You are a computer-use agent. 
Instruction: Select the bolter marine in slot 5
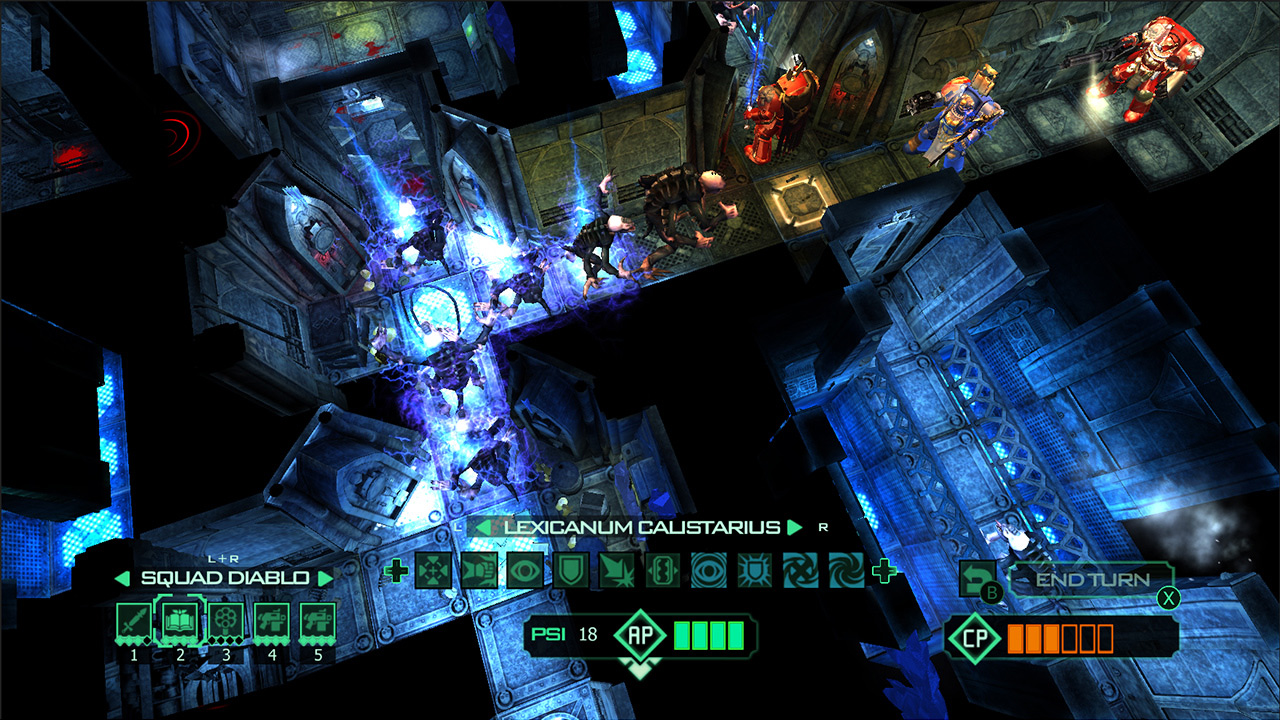pos(317,621)
